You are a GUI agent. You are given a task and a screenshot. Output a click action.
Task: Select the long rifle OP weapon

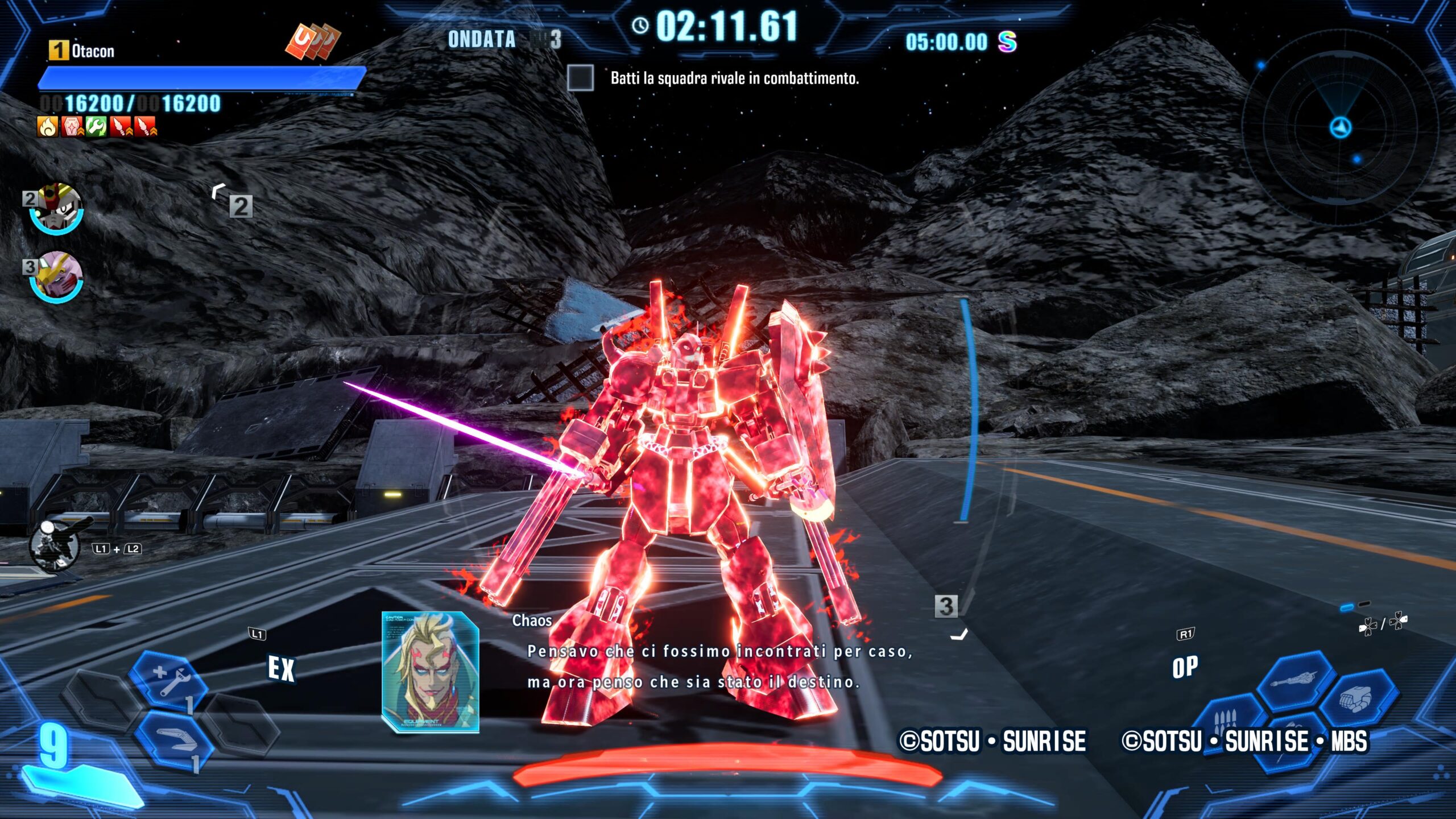point(1296,680)
